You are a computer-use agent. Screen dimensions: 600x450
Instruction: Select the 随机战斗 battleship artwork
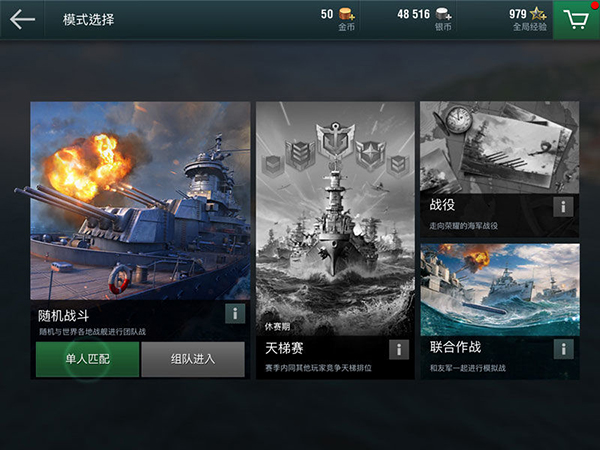[x=140, y=200]
